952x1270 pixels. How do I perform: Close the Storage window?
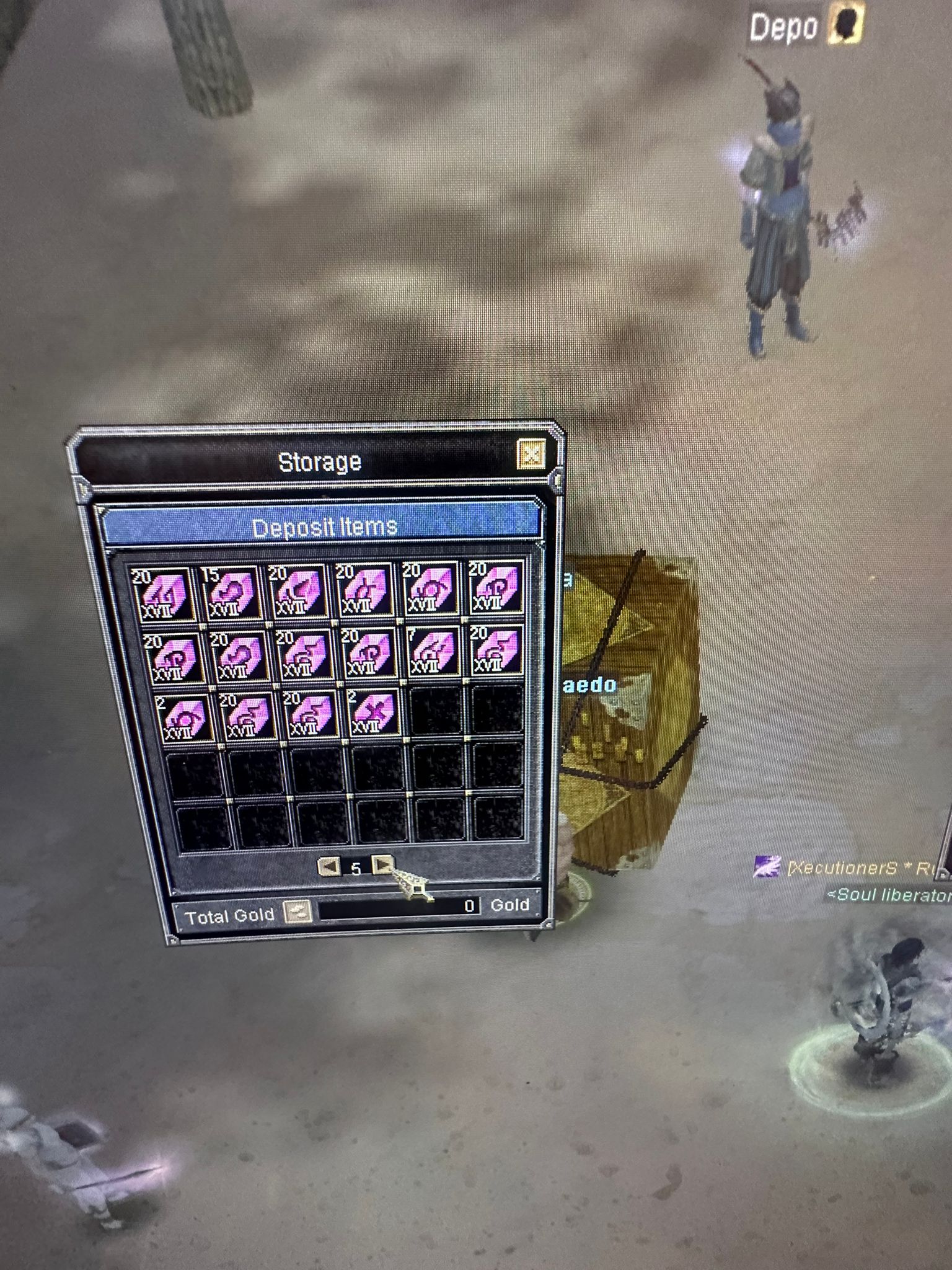point(531,455)
